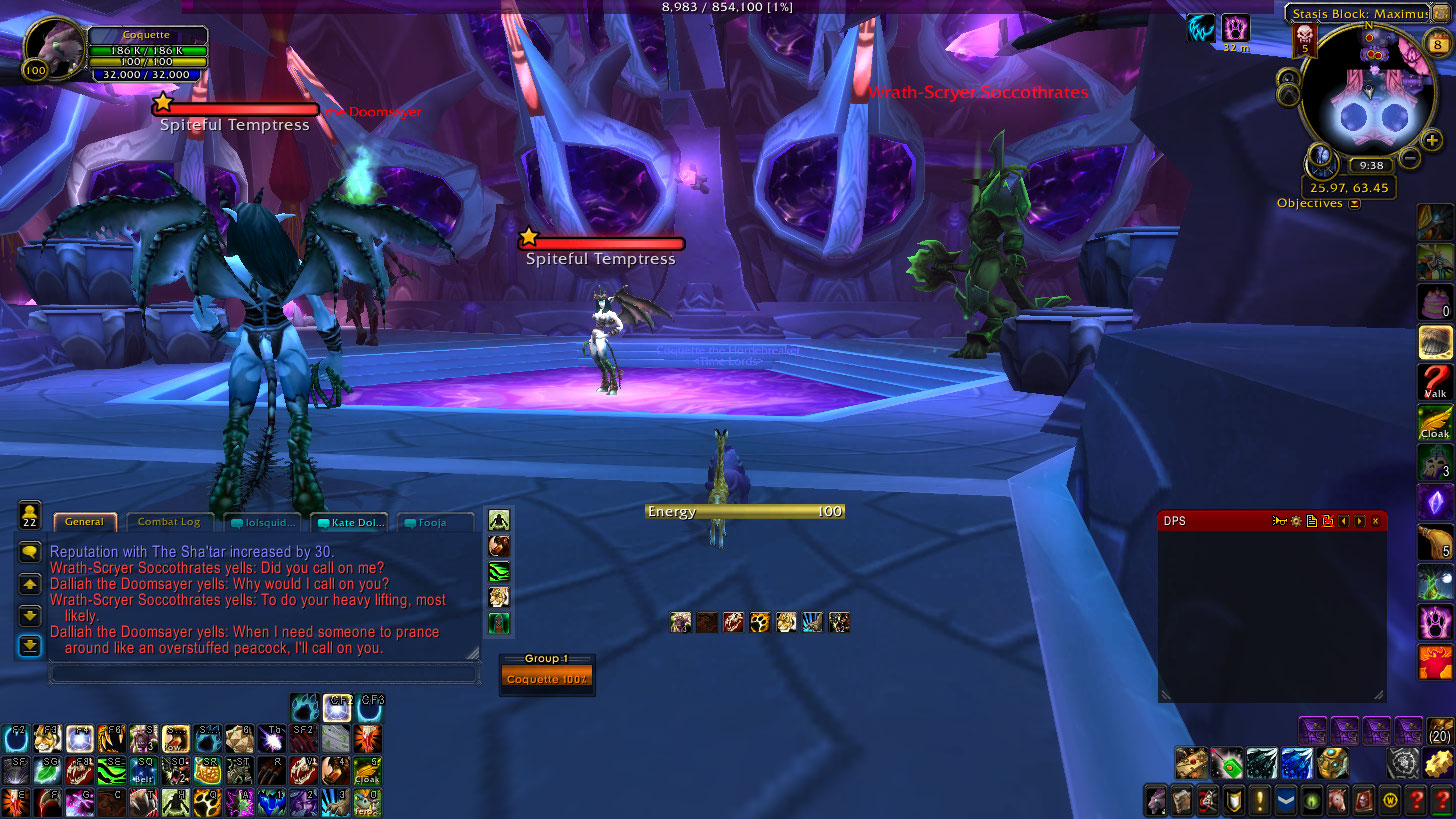1456x819 pixels.
Task: Use the Cloak action button with wing icon
Action: tap(1435, 423)
